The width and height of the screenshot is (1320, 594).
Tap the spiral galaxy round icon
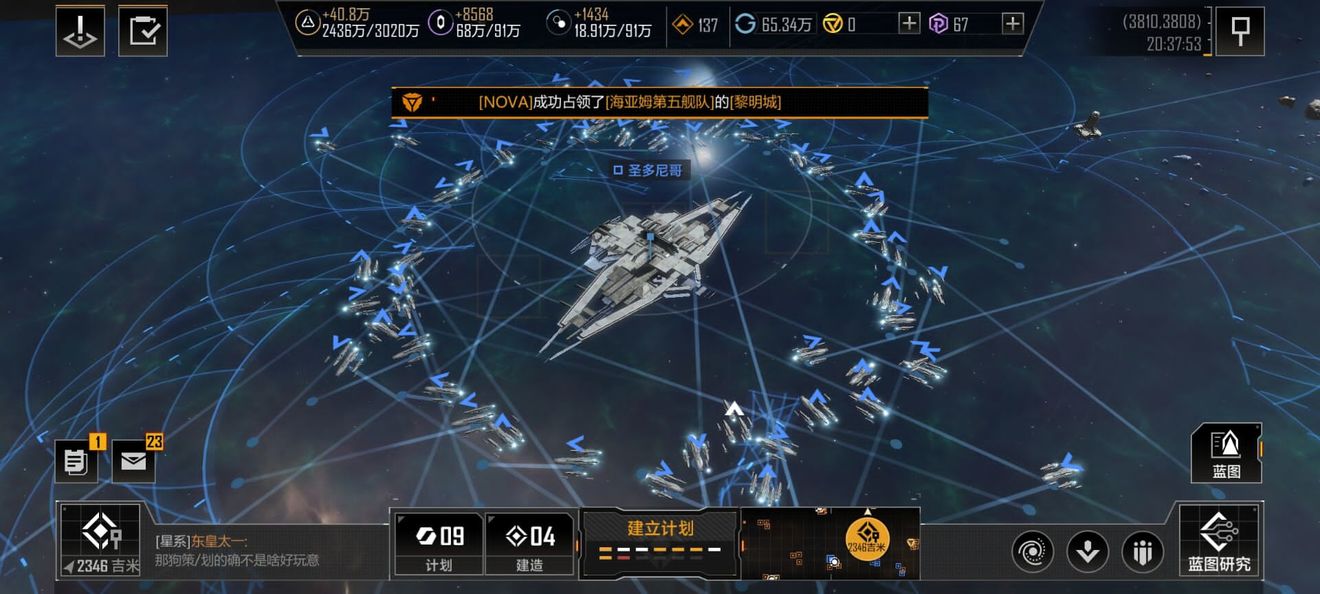click(x=1032, y=551)
